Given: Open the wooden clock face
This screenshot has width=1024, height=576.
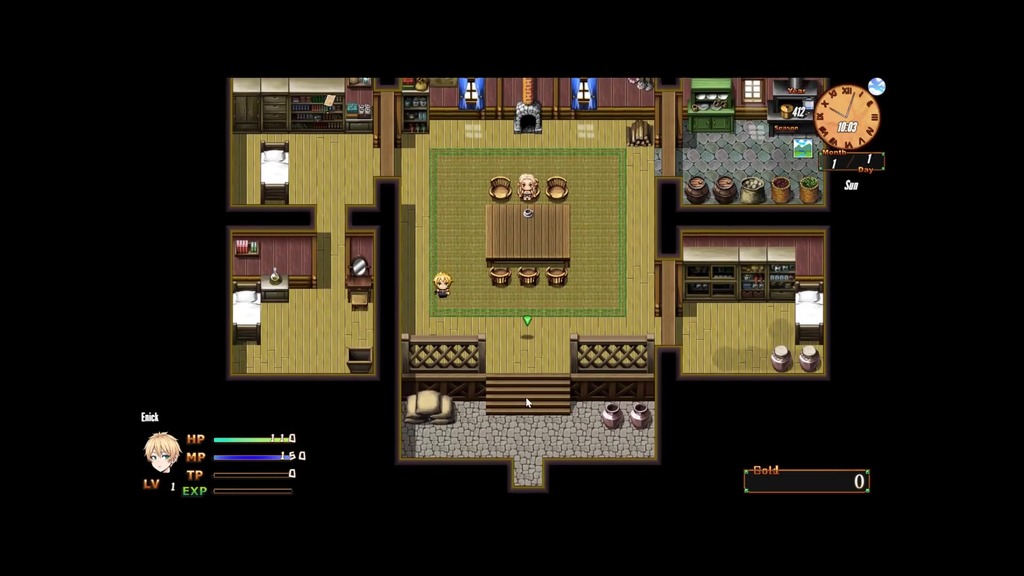Looking at the screenshot, I should [x=847, y=118].
